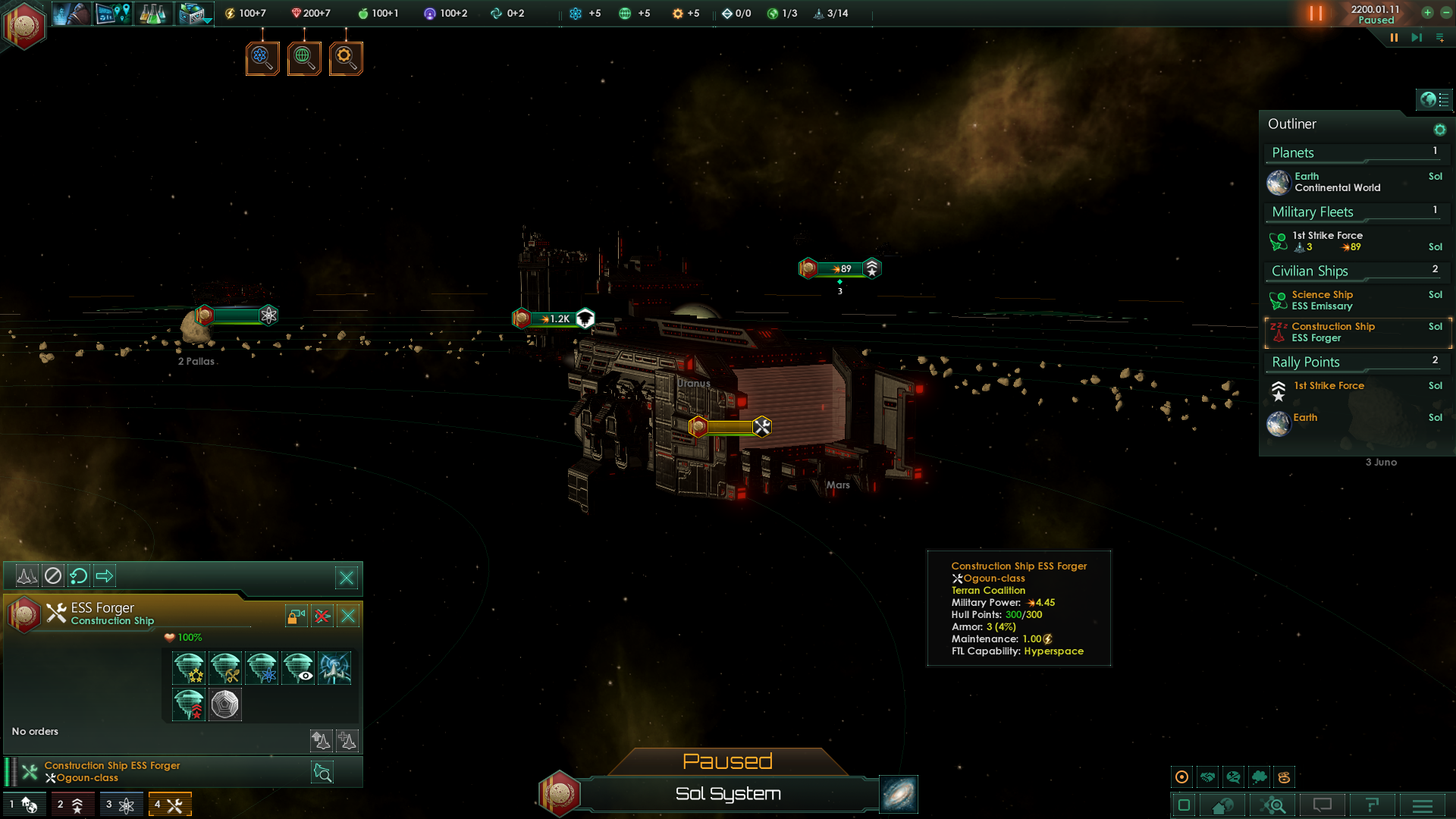Select Science Ship ESS Emissary in Outliner

coord(1322,300)
